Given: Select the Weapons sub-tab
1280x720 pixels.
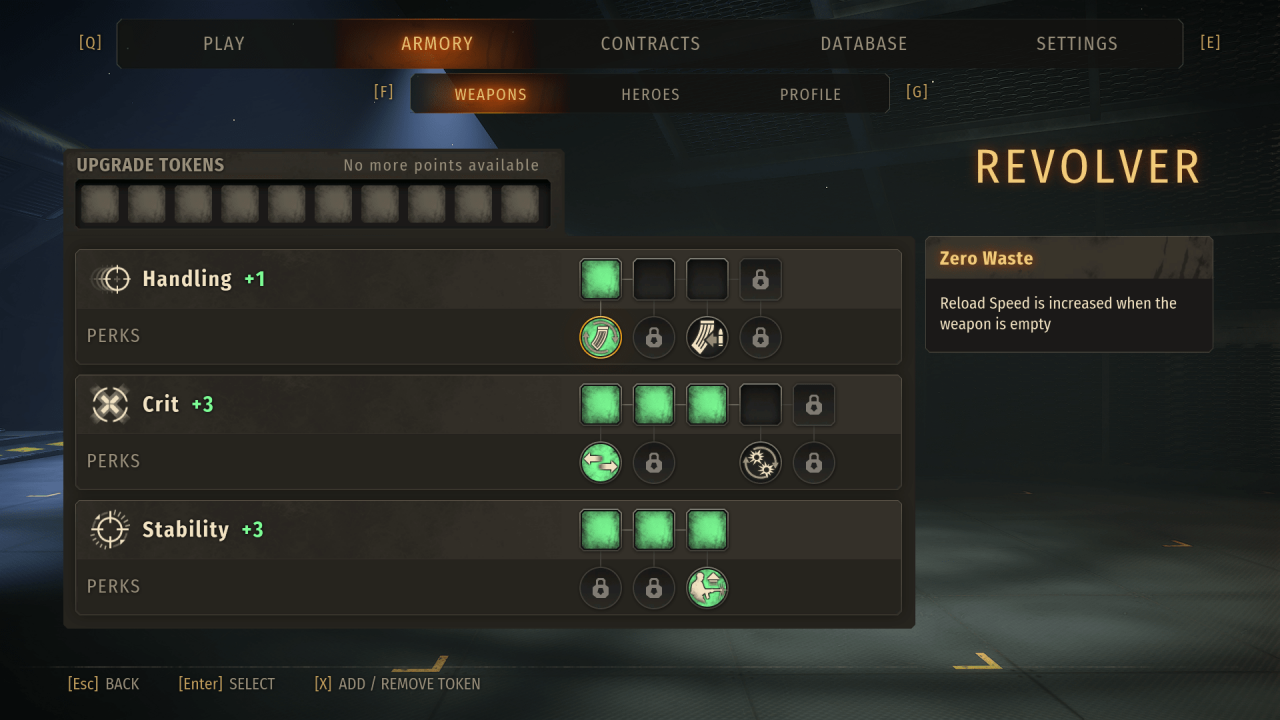Looking at the screenshot, I should 490,94.
